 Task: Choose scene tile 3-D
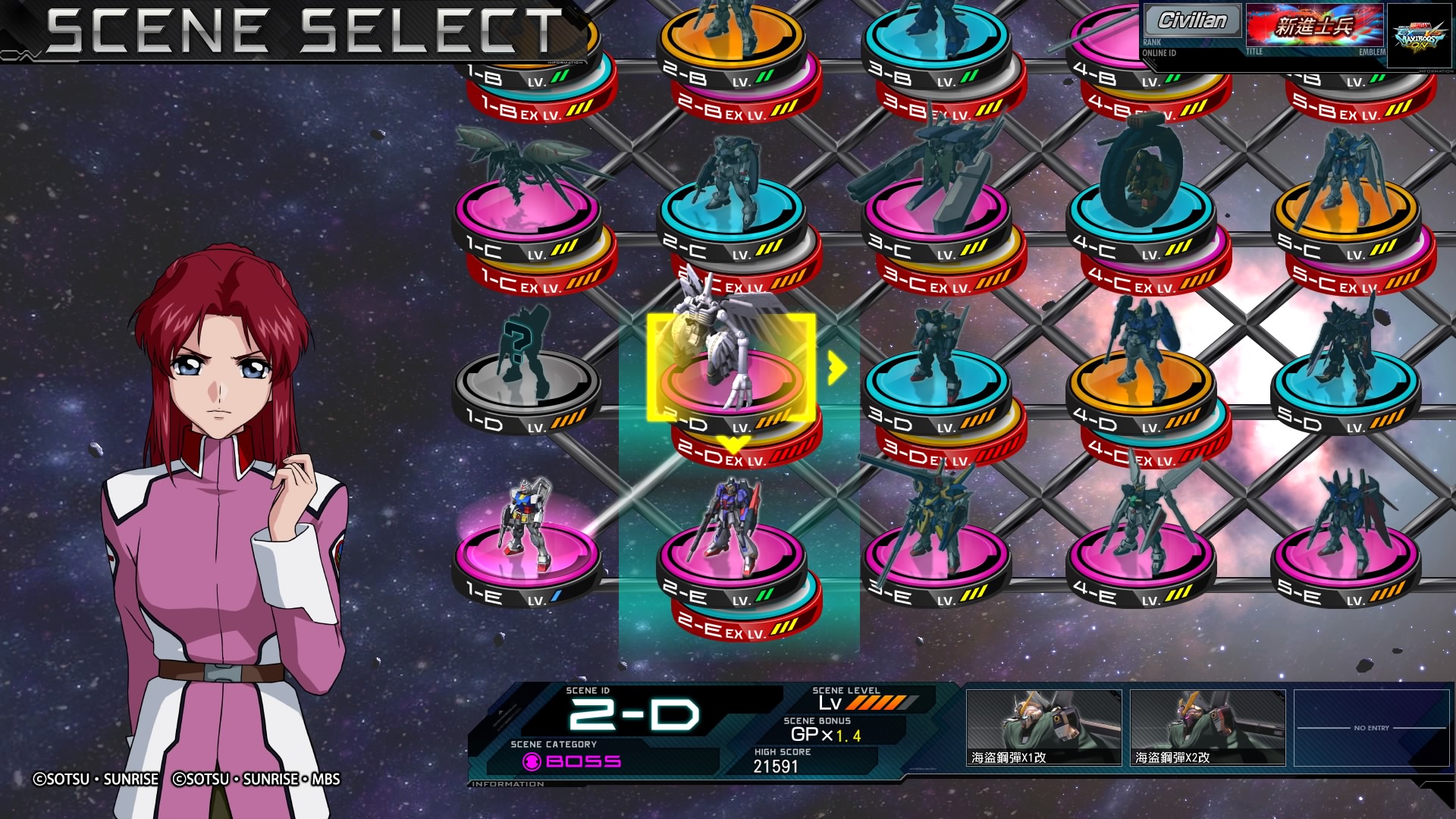point(937,387)
